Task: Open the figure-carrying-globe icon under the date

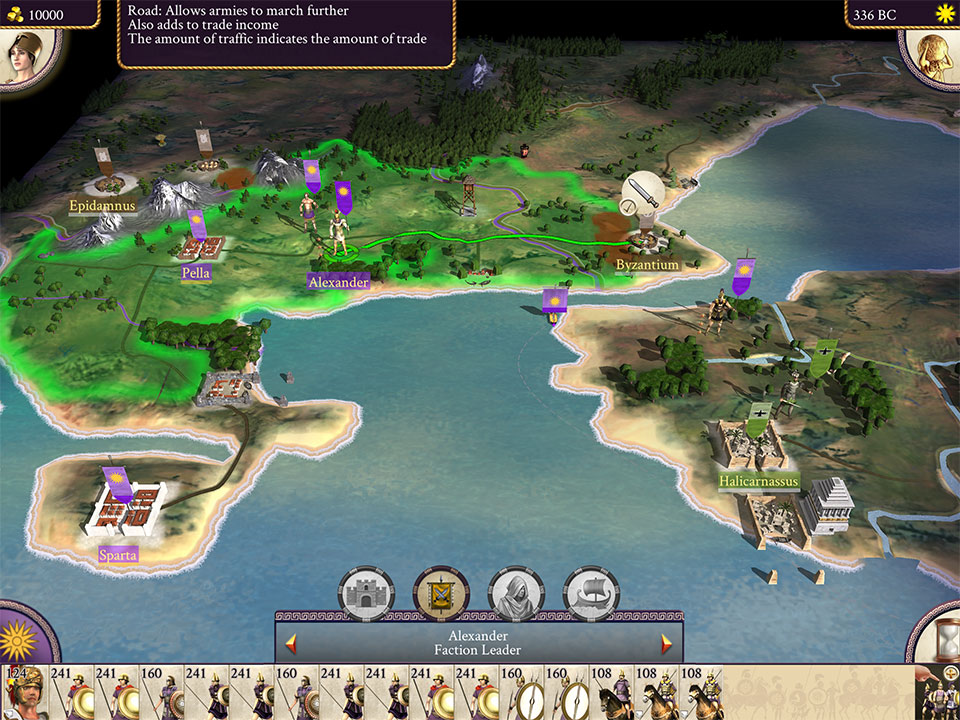Action: tap(934, 56)
